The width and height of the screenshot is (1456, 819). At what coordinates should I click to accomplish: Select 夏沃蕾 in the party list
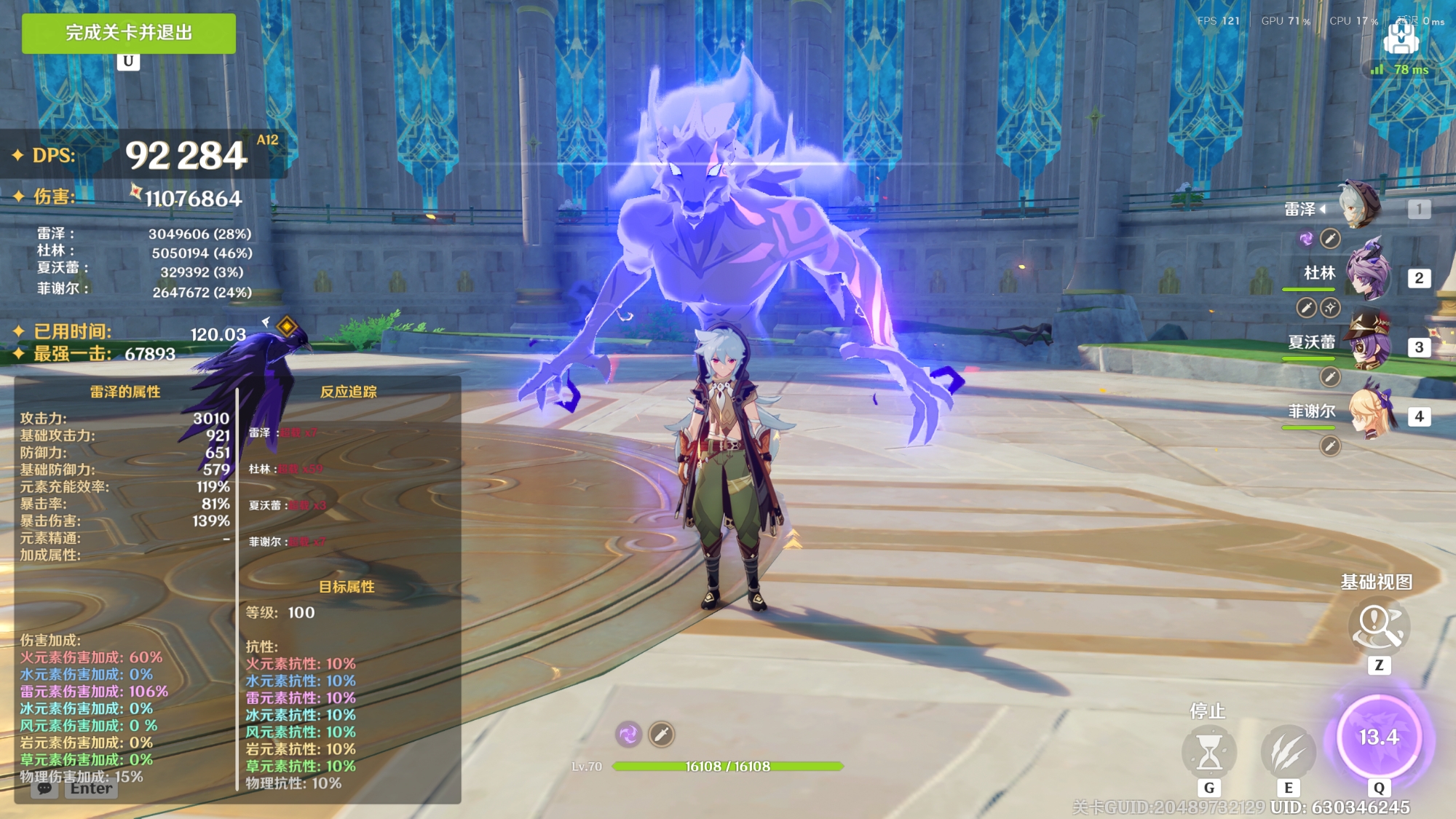point(1367,343)
